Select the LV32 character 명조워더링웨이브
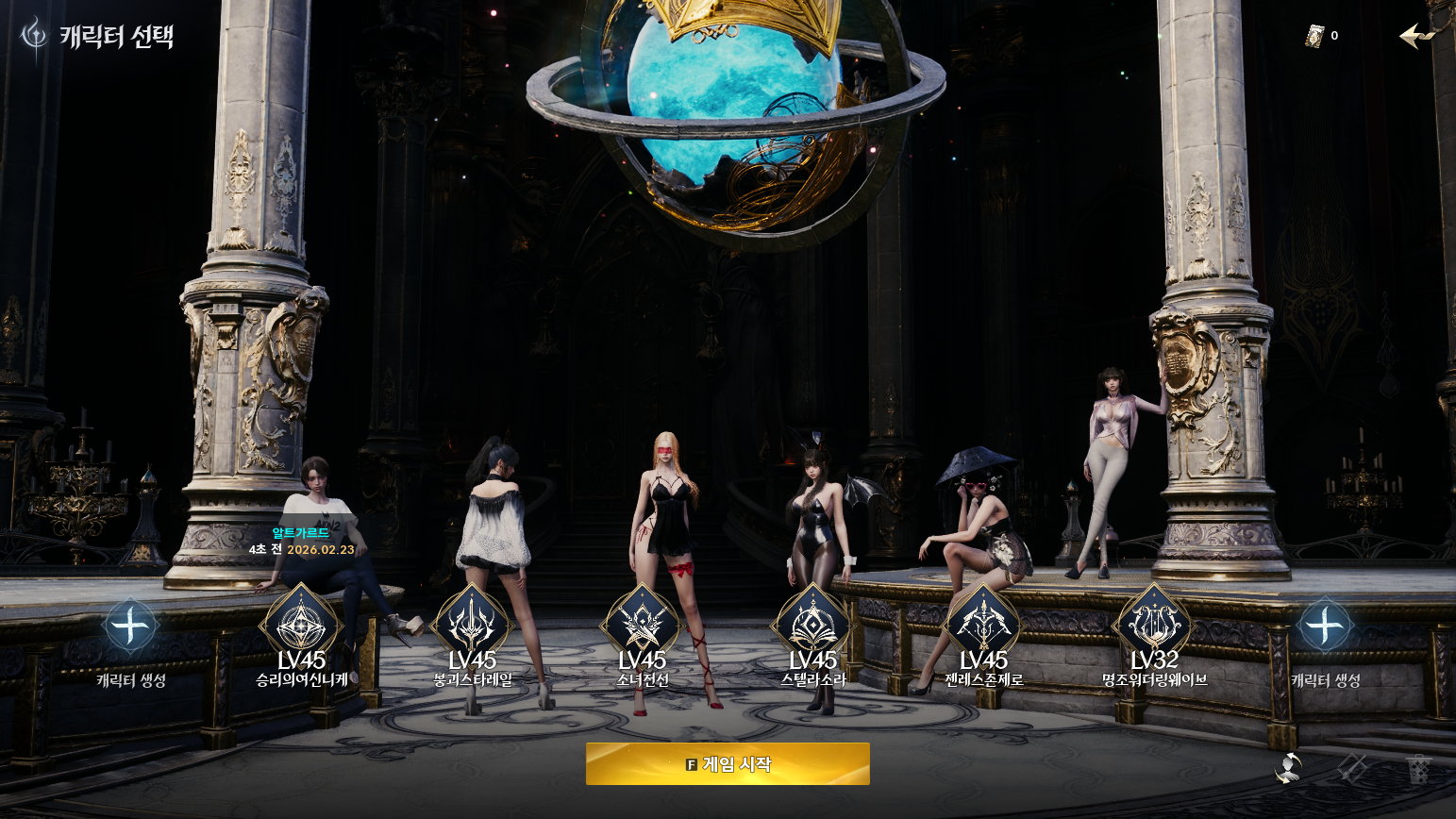Viewport: 1456px width, 819px height. pos(1154,626)
